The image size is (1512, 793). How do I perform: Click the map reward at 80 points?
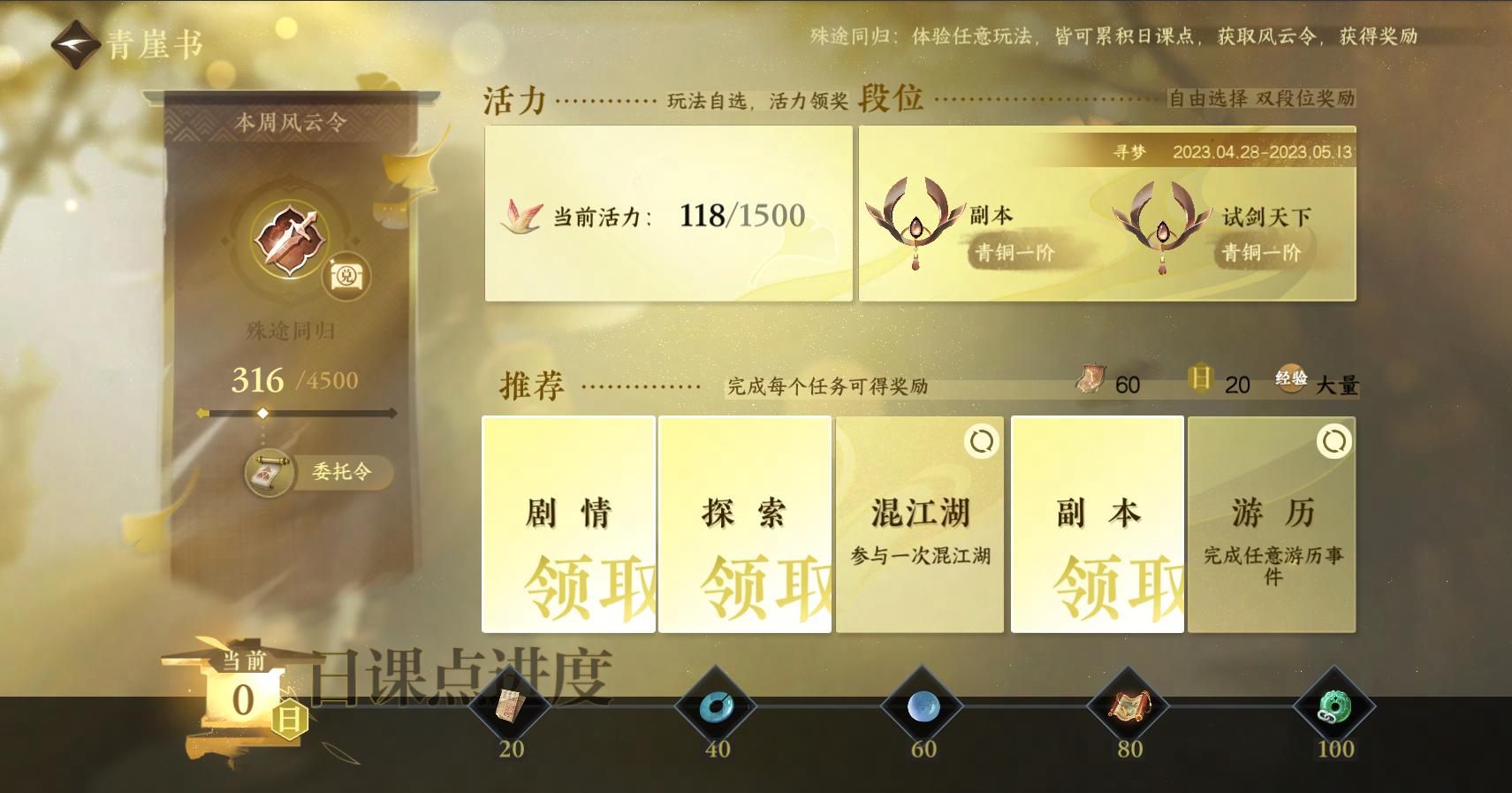[x=1128, y=706]
